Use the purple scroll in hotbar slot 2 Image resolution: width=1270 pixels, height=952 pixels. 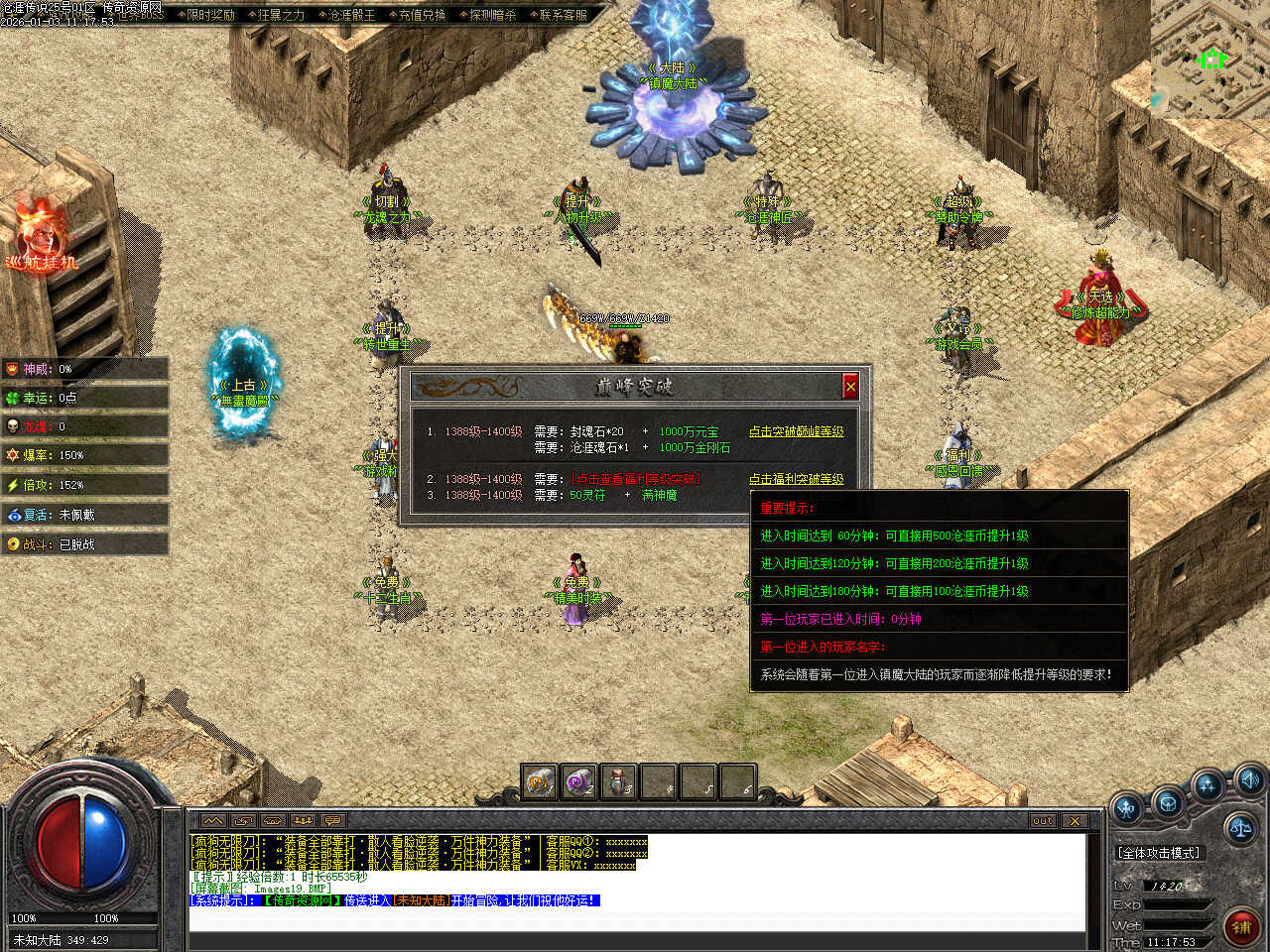pos(577,782)
